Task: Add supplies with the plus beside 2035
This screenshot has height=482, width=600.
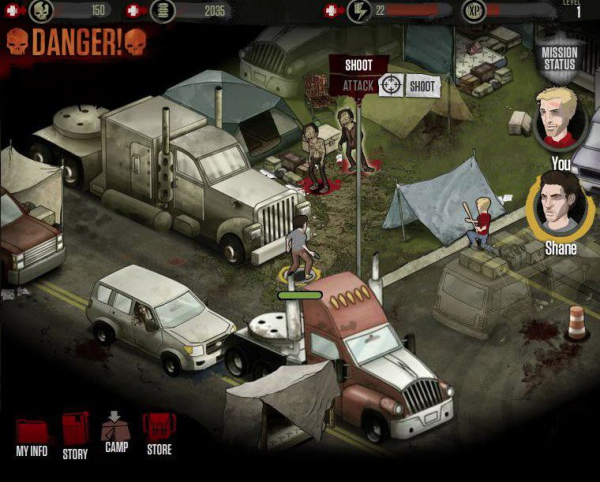Action: click(136, 10)
